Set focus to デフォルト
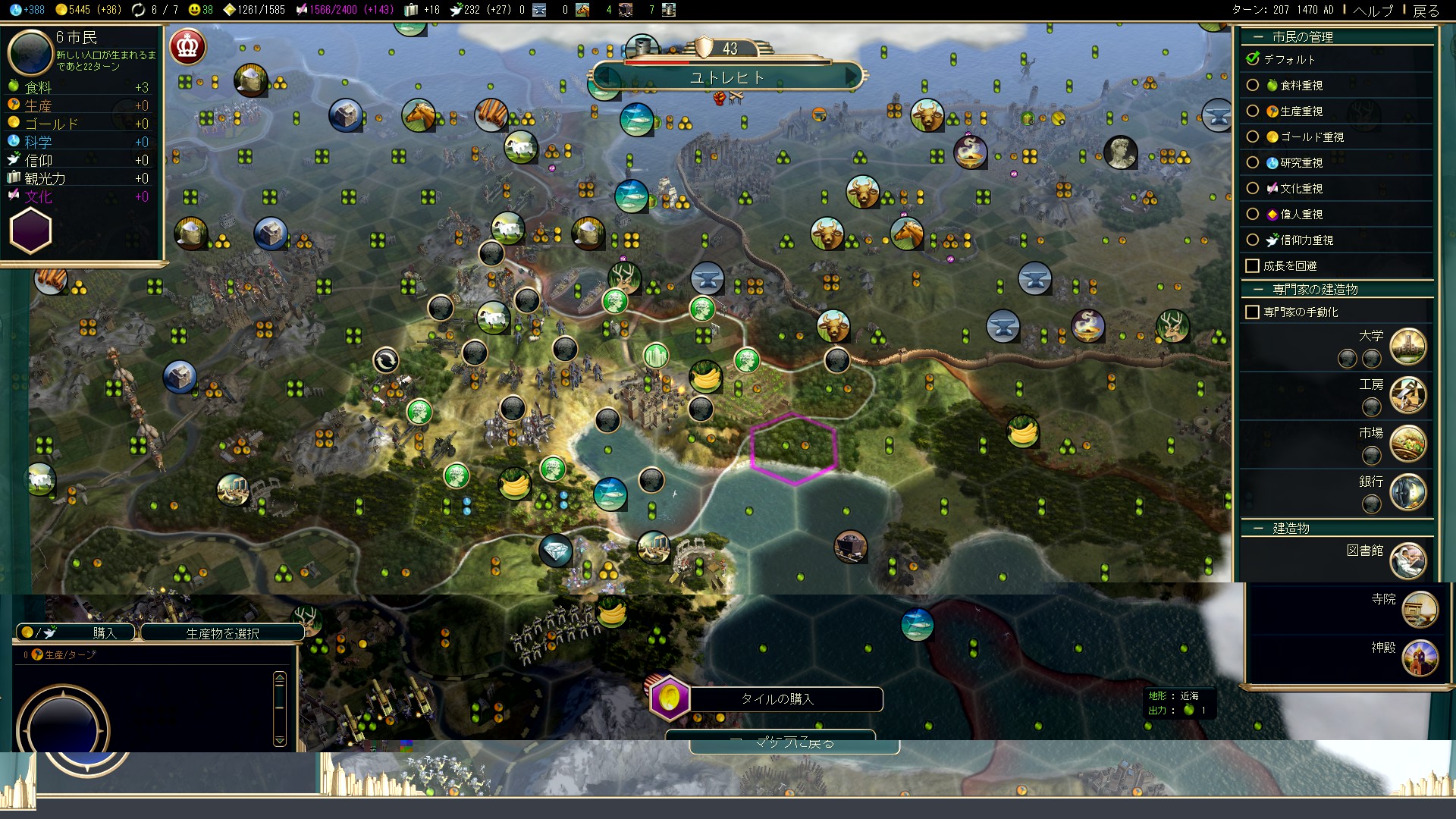Image resolution: width=1456 pixels, height=819 pixels. 1253,59
